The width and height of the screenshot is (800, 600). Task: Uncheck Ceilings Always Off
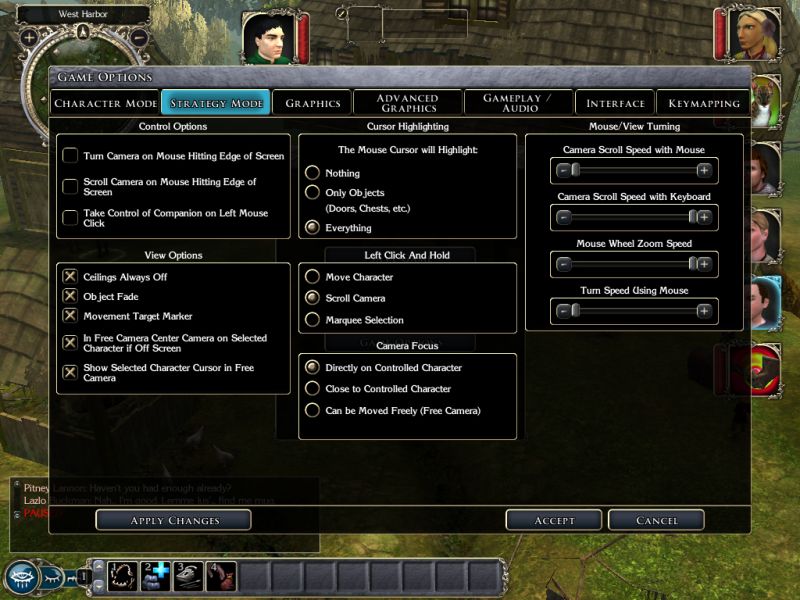(70, 276)
